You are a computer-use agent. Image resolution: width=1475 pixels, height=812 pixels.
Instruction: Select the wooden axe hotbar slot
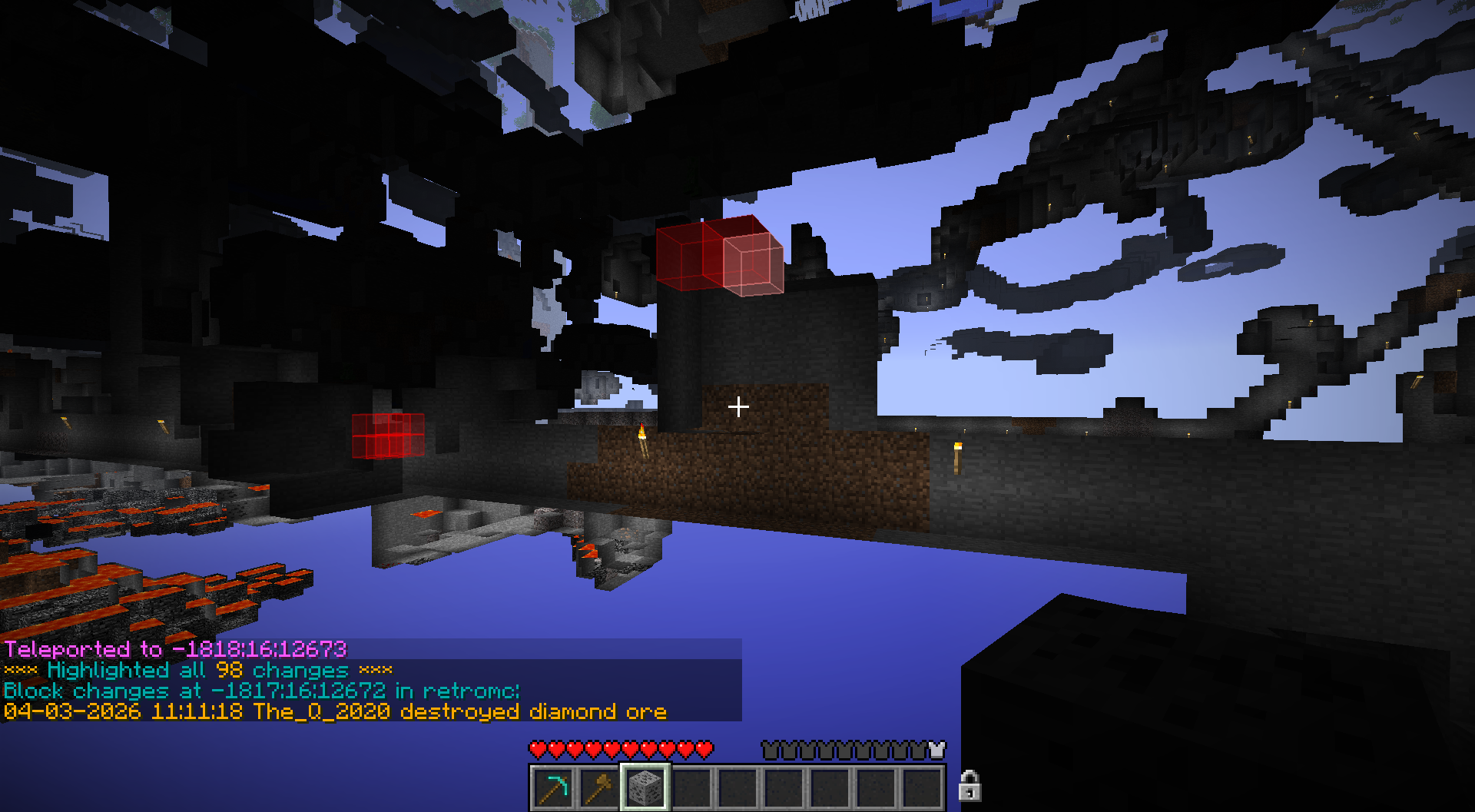(599, 787)
